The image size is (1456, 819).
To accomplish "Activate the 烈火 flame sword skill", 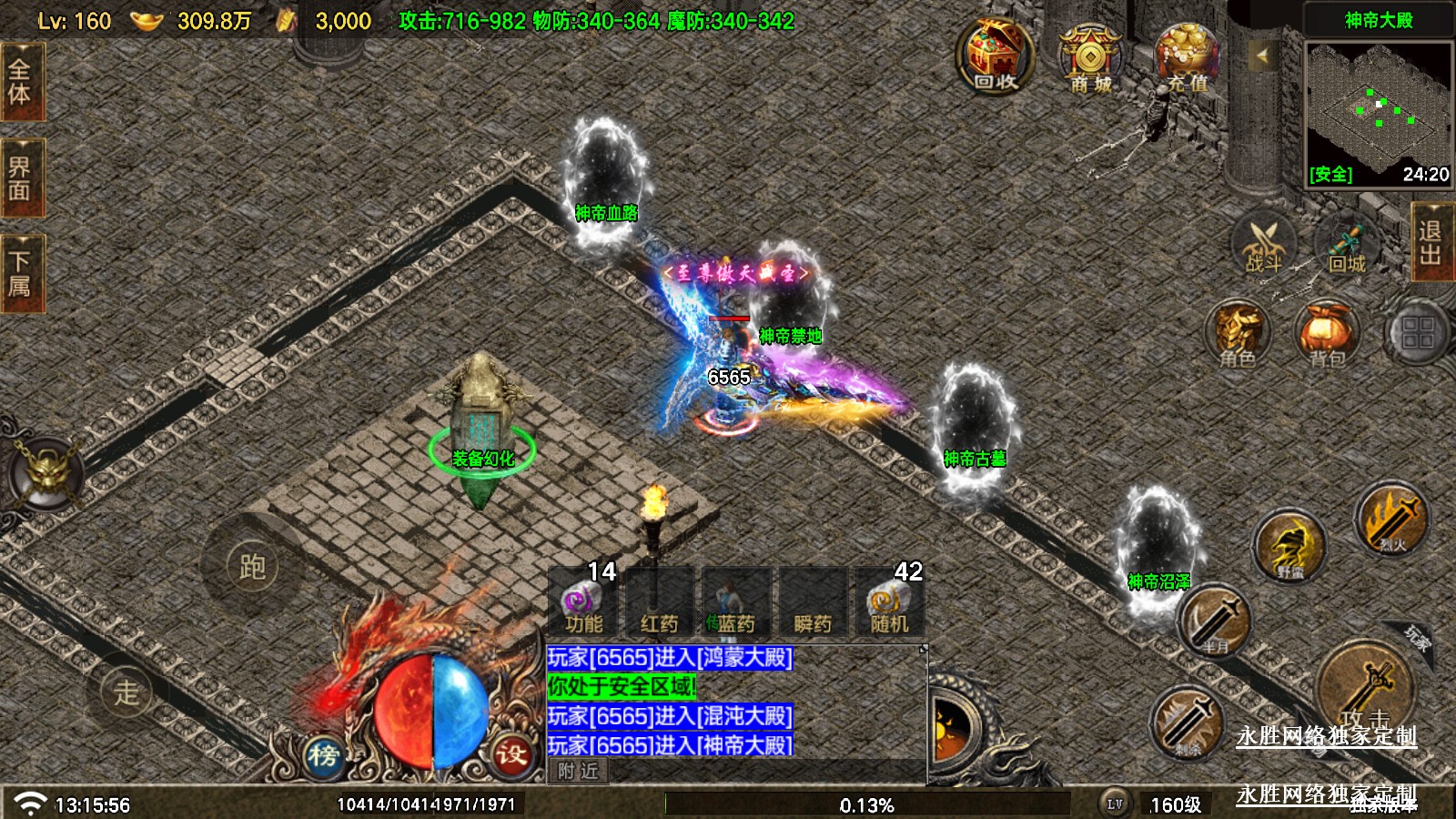I will [1390, 521].
